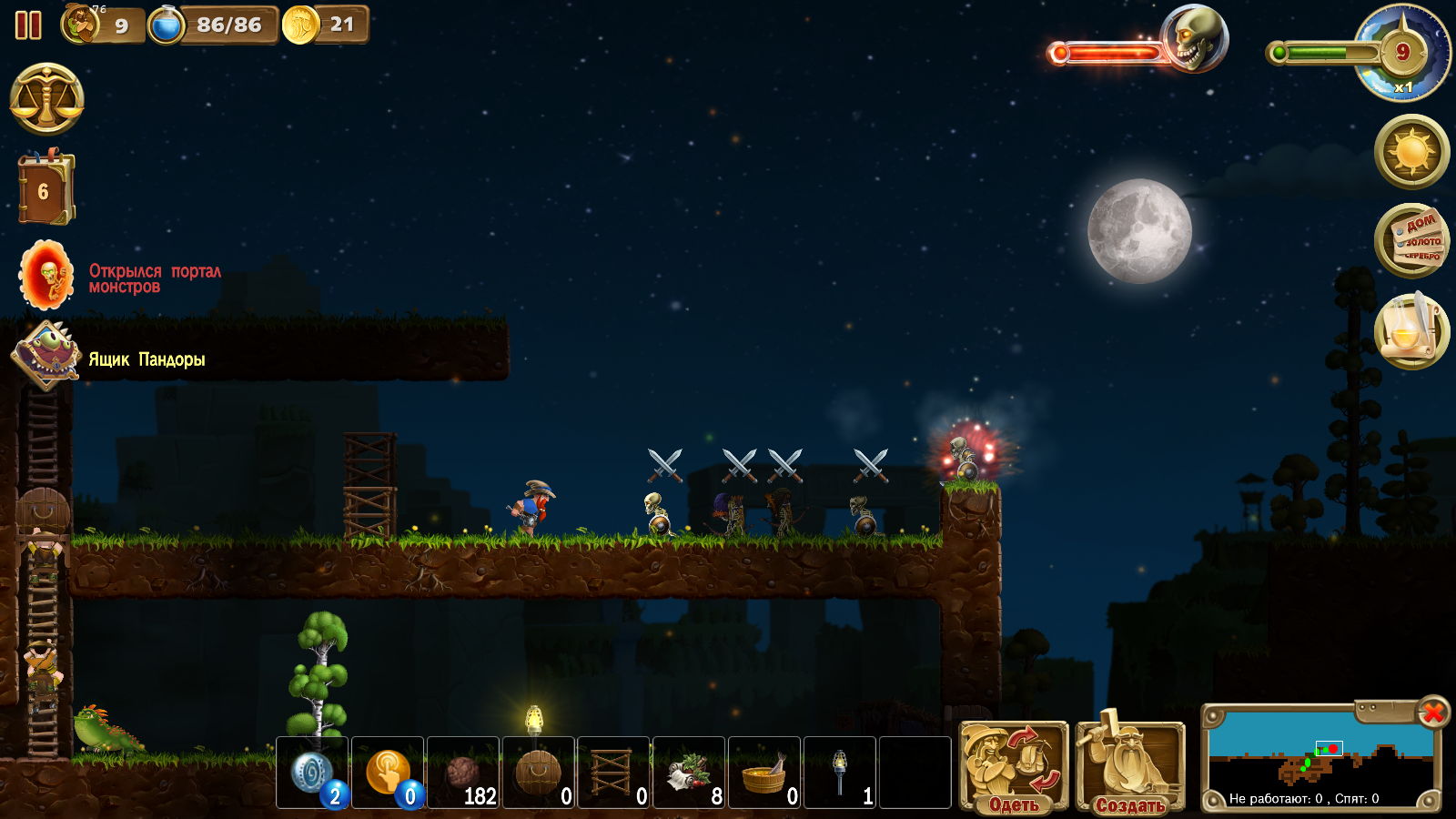The height and width of the screenshot is (819, 1456).
Task: Open the Одеть equip menu
Action: coord(1014,765)
